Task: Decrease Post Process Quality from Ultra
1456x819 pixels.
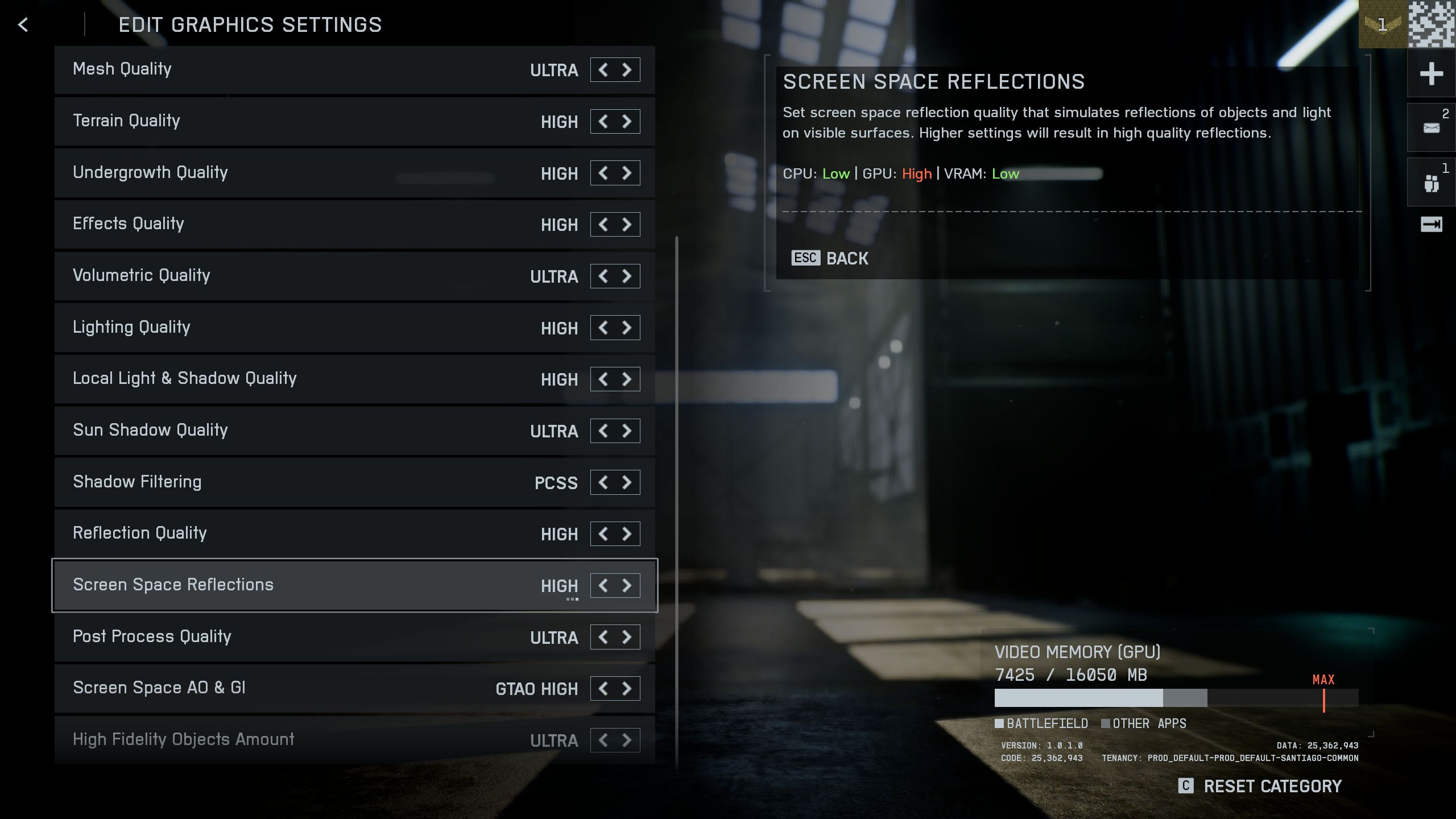Action: tap(603, 637)
